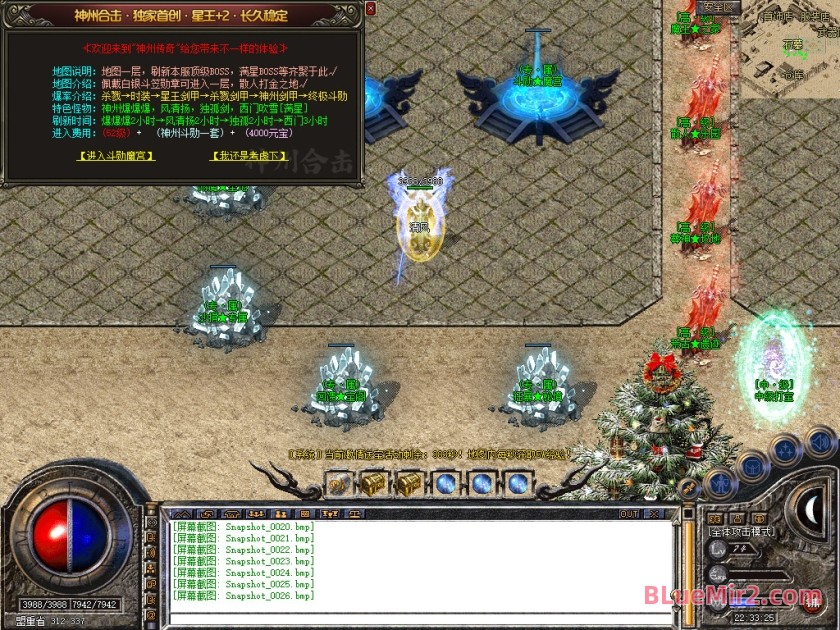Toggle the 全体攻击模式 attack mode label

pyautogui.click(x=740, y=534)
